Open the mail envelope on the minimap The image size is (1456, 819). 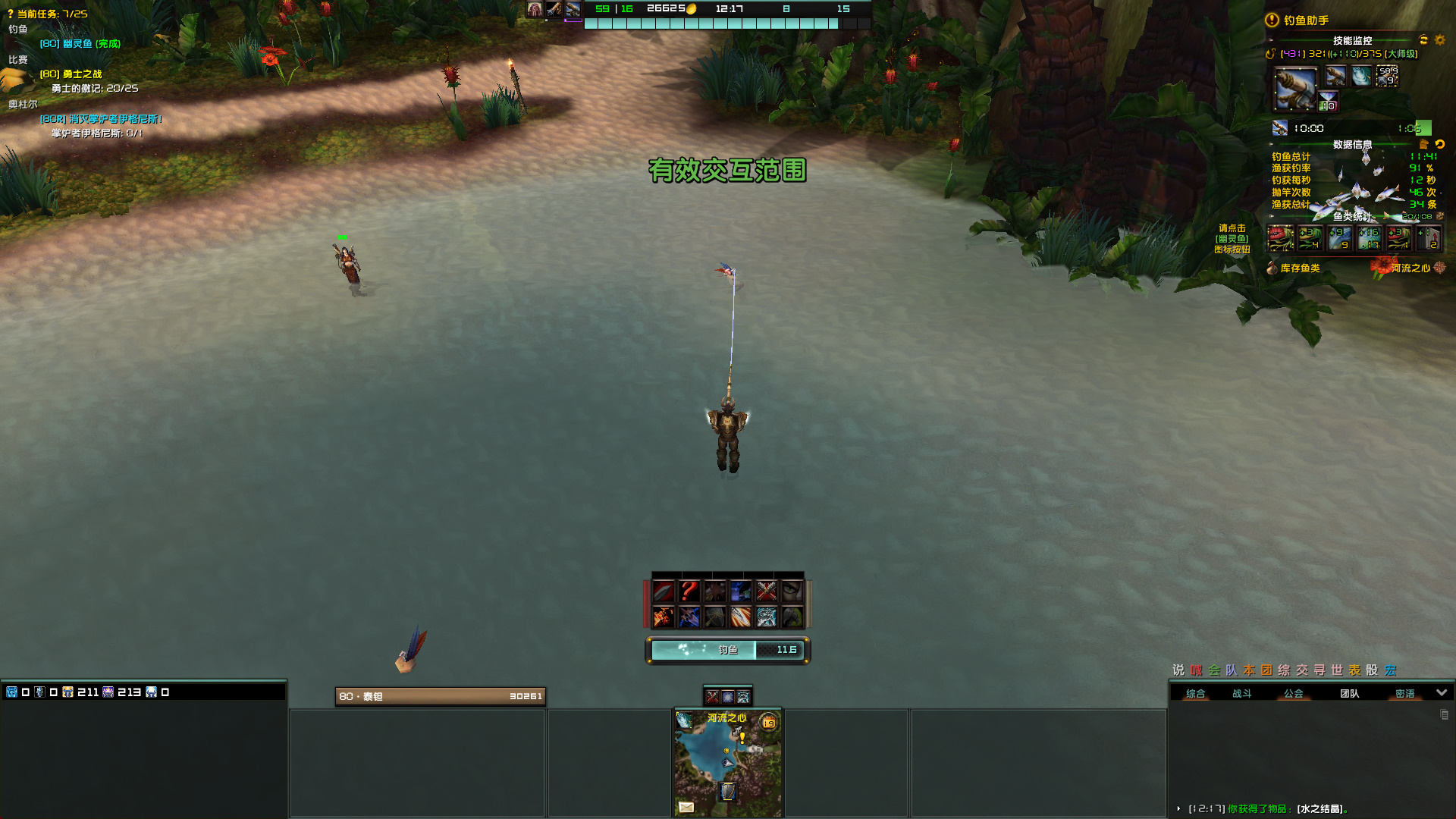coord(686,807)
